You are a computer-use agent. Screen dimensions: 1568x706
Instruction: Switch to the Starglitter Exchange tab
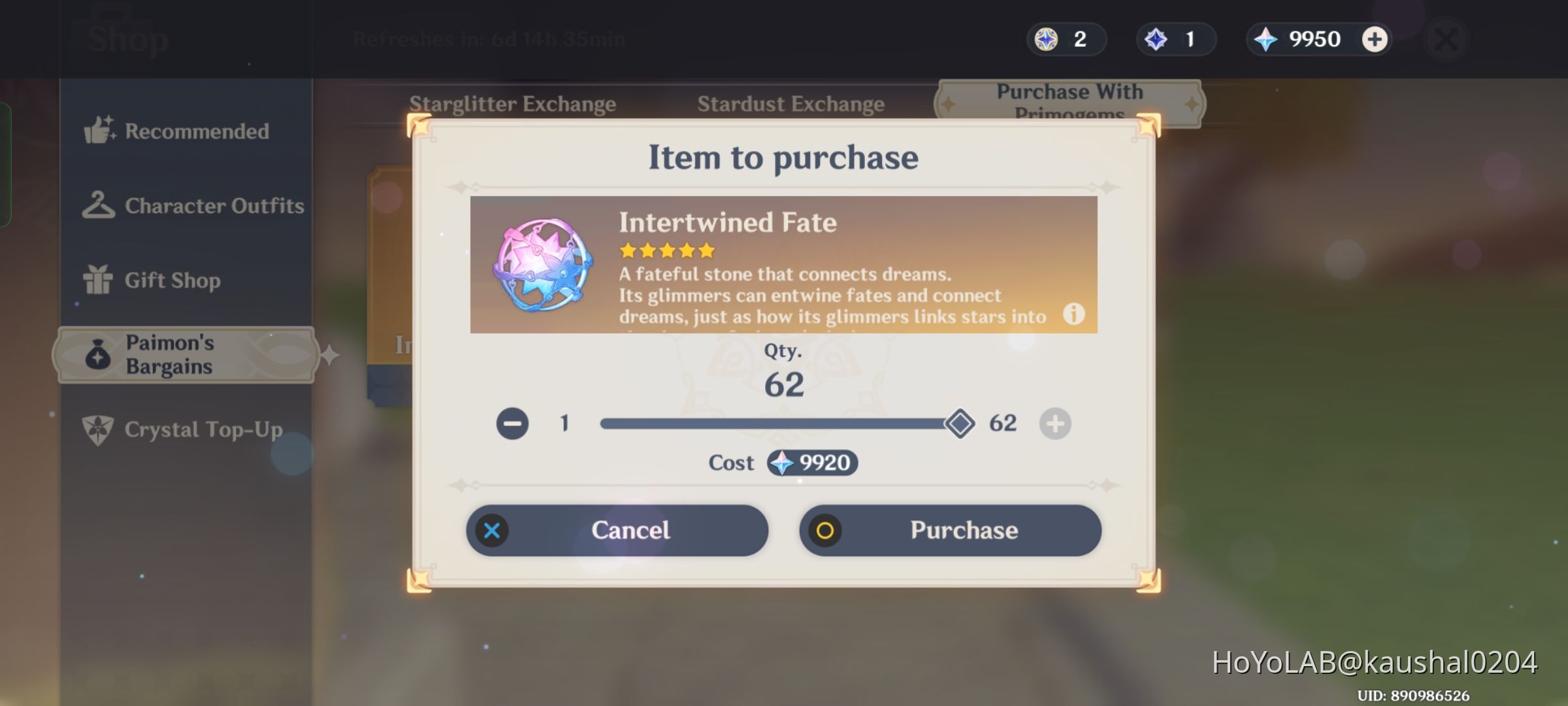(x=513, y=103)
